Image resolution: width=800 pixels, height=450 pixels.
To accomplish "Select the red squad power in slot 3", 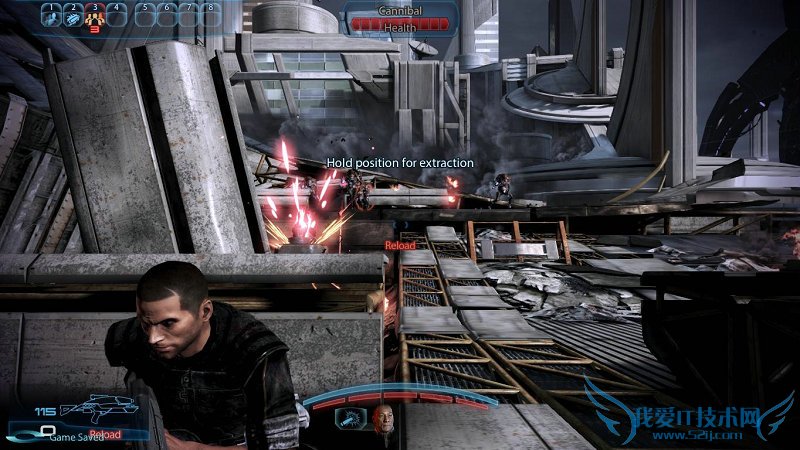I will point(95,16).
